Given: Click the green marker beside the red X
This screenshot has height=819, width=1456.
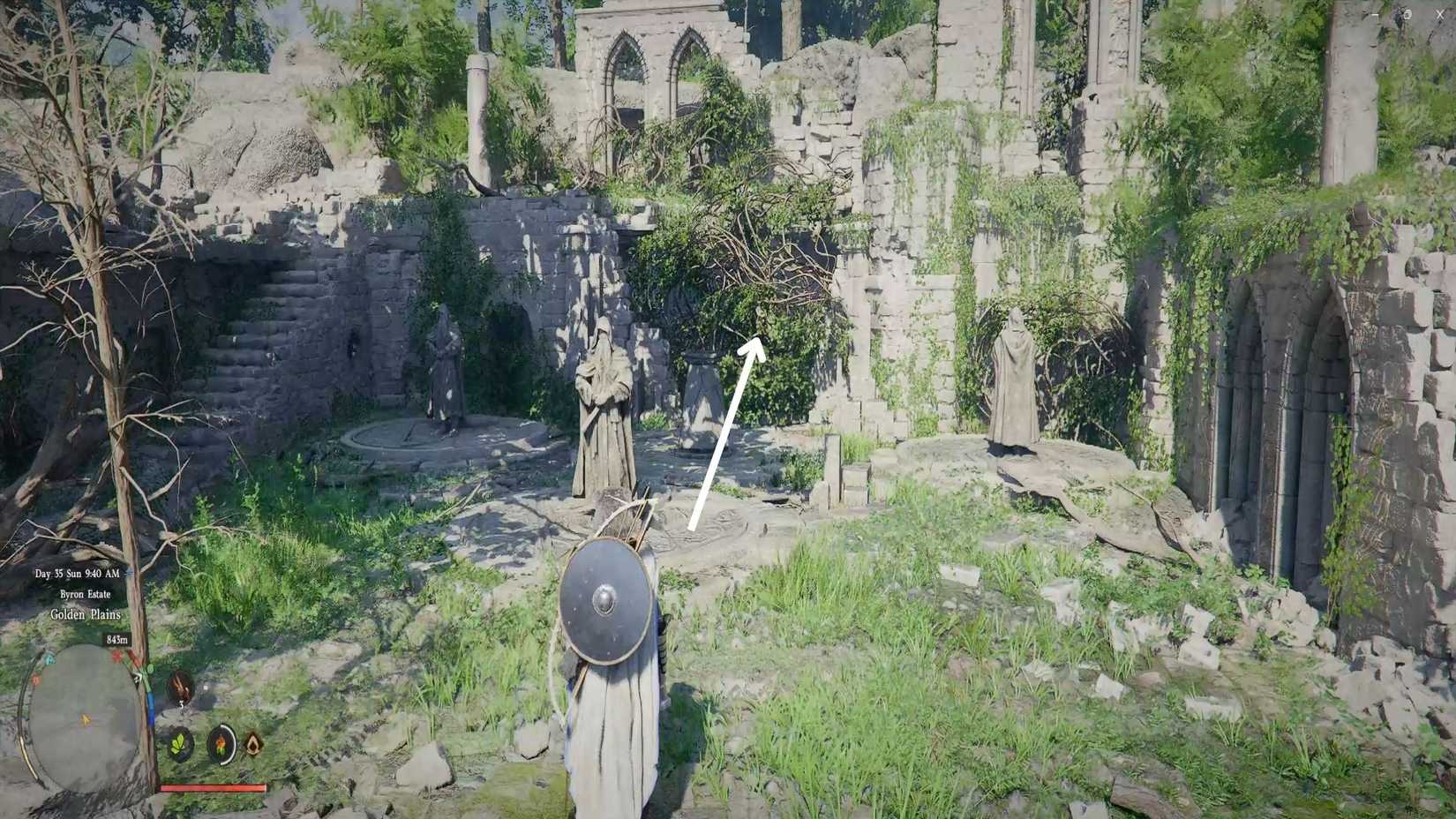Looking at the screenshot, I should (x=148, y=669).
